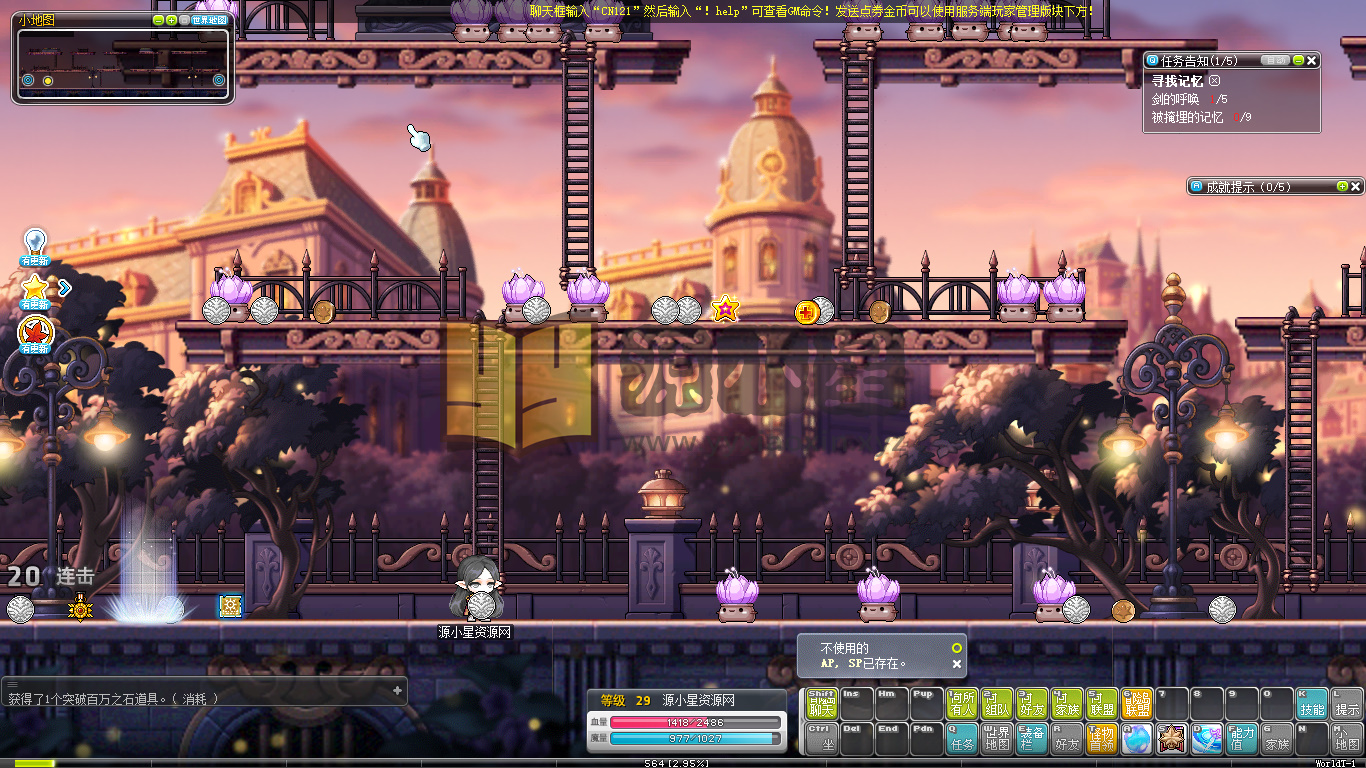
Task: Open the 能力值 stats hotkey slot
Action: tap(1242, 739)
